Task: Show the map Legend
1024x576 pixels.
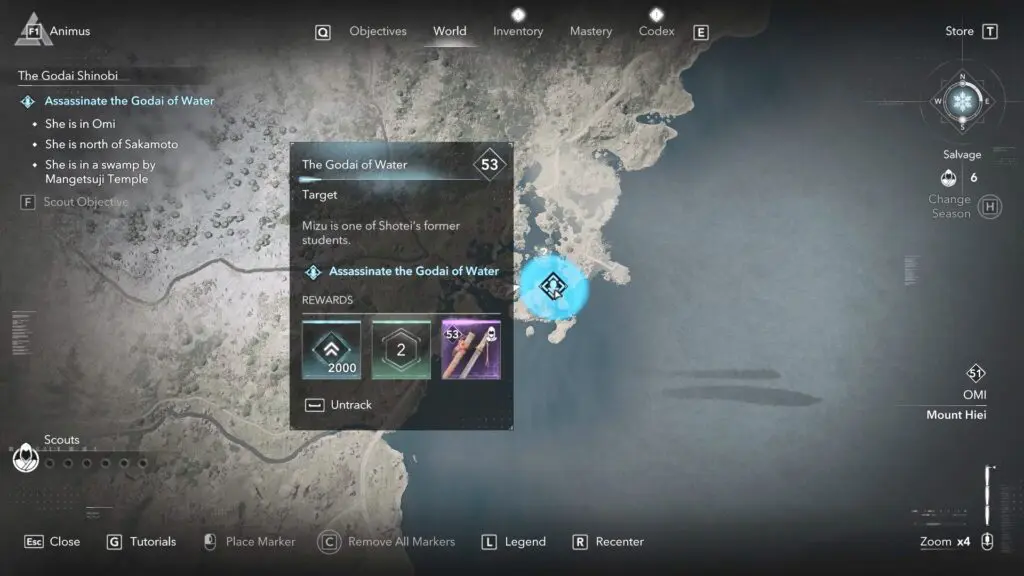Action: pos(514,542)
